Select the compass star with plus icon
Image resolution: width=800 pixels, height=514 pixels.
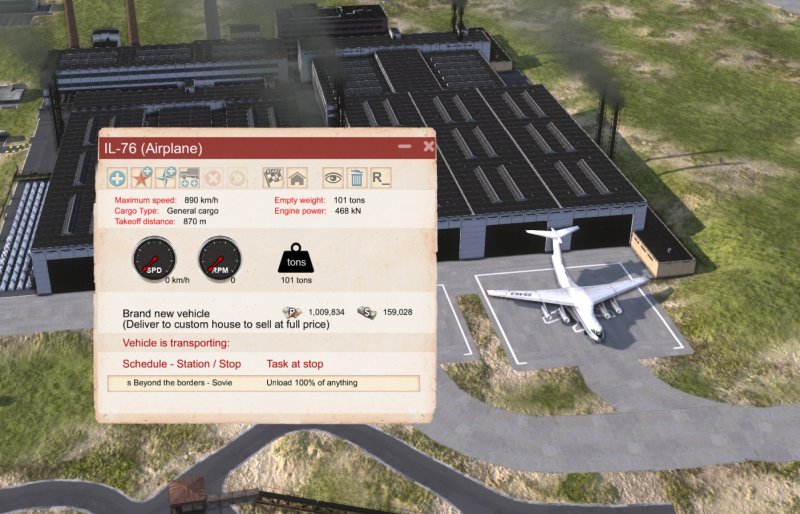[165, 179]
